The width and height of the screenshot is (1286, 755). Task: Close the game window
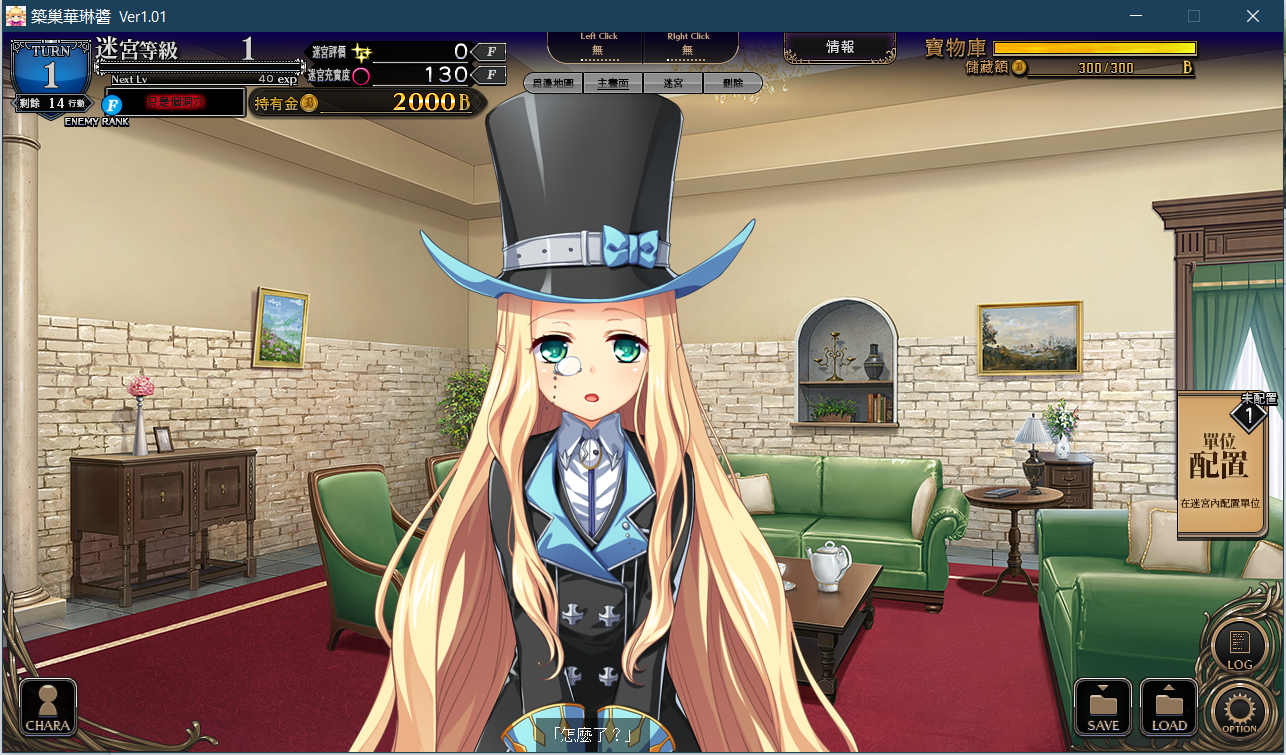[x=1252, y=16]
